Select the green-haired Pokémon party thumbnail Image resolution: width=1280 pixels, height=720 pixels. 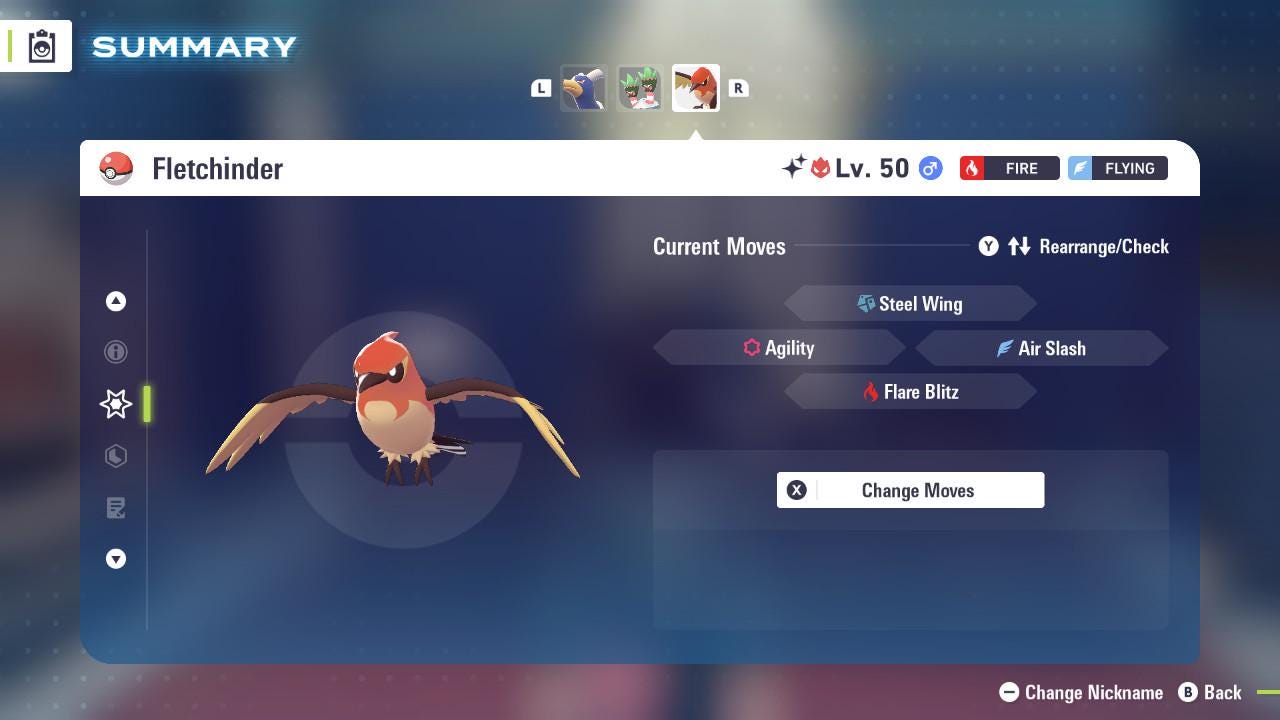pyautogui.click(x=639, y=88)
